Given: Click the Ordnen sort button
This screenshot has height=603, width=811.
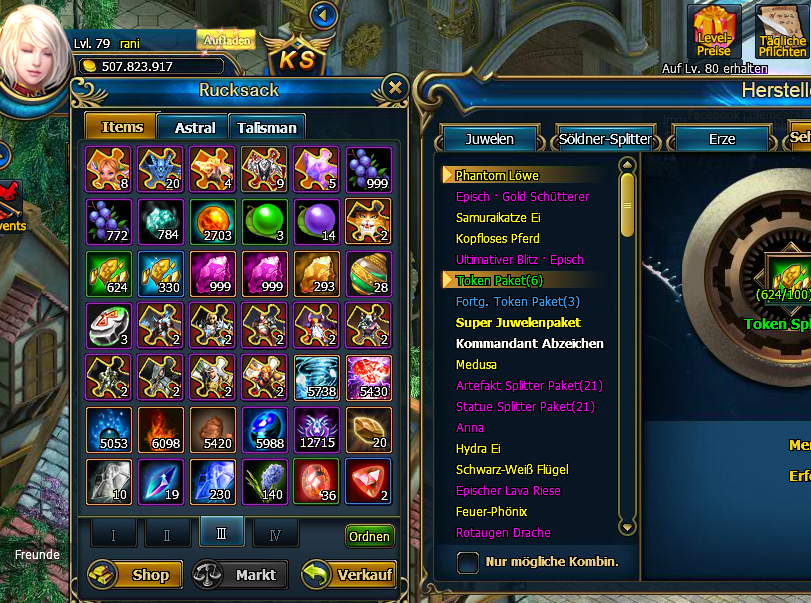Looking at the screenshot, I should pos(369,536).
